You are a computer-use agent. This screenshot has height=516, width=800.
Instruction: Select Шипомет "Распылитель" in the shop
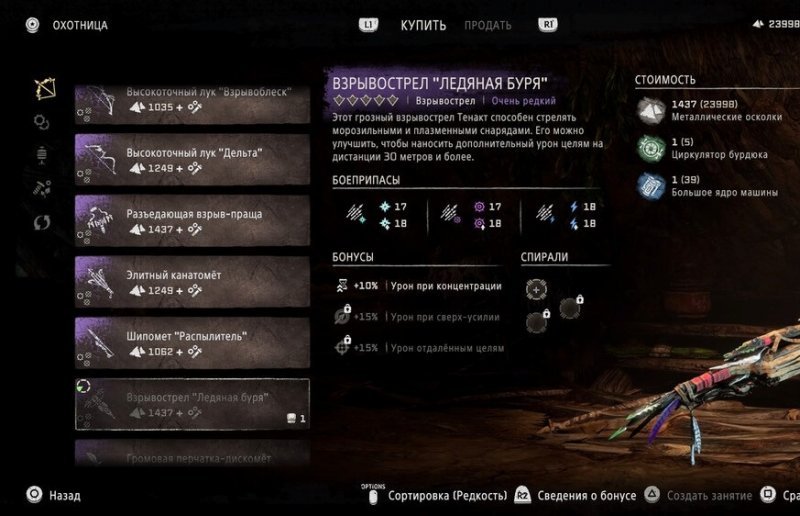click(192, 343)
